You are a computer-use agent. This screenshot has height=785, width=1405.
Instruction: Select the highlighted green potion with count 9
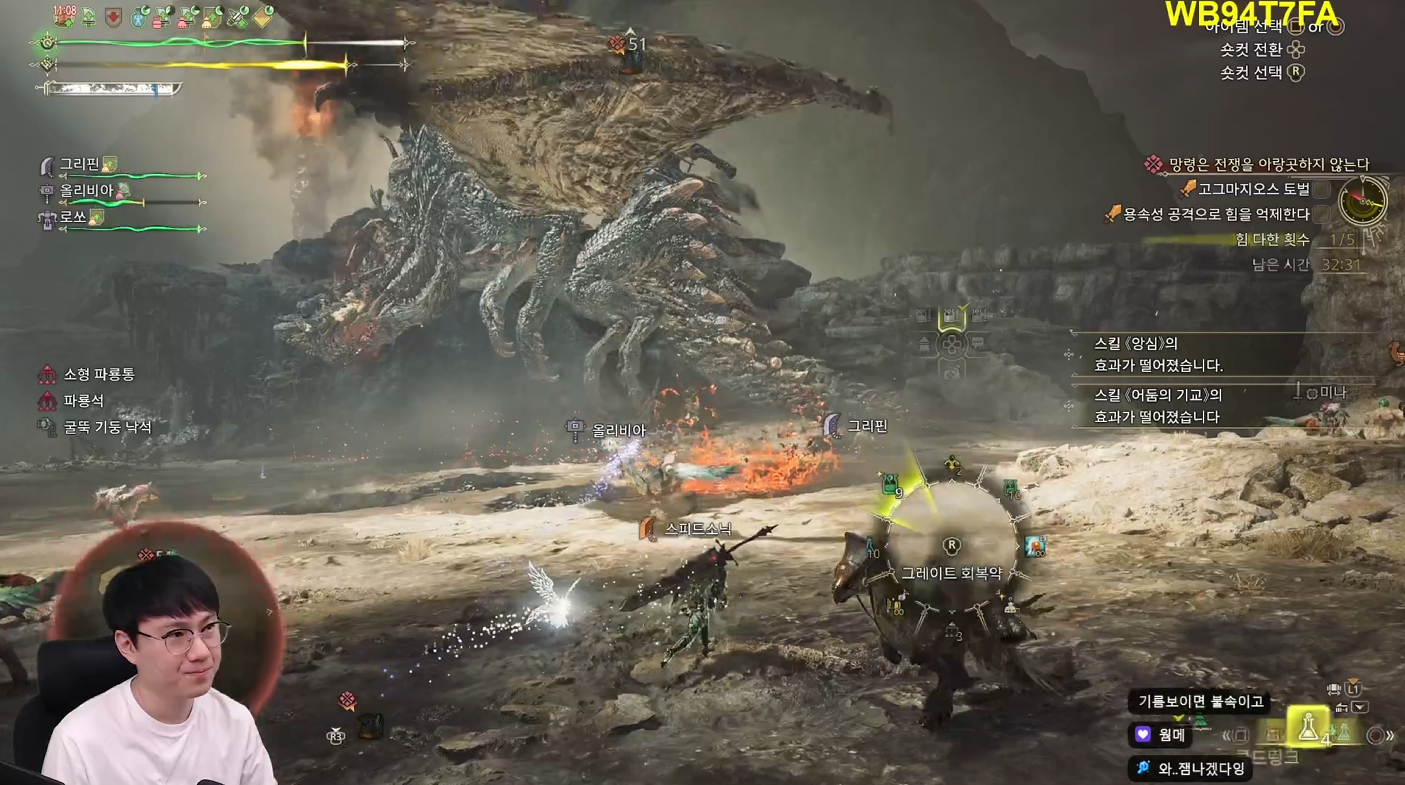[x=890, y=487]
